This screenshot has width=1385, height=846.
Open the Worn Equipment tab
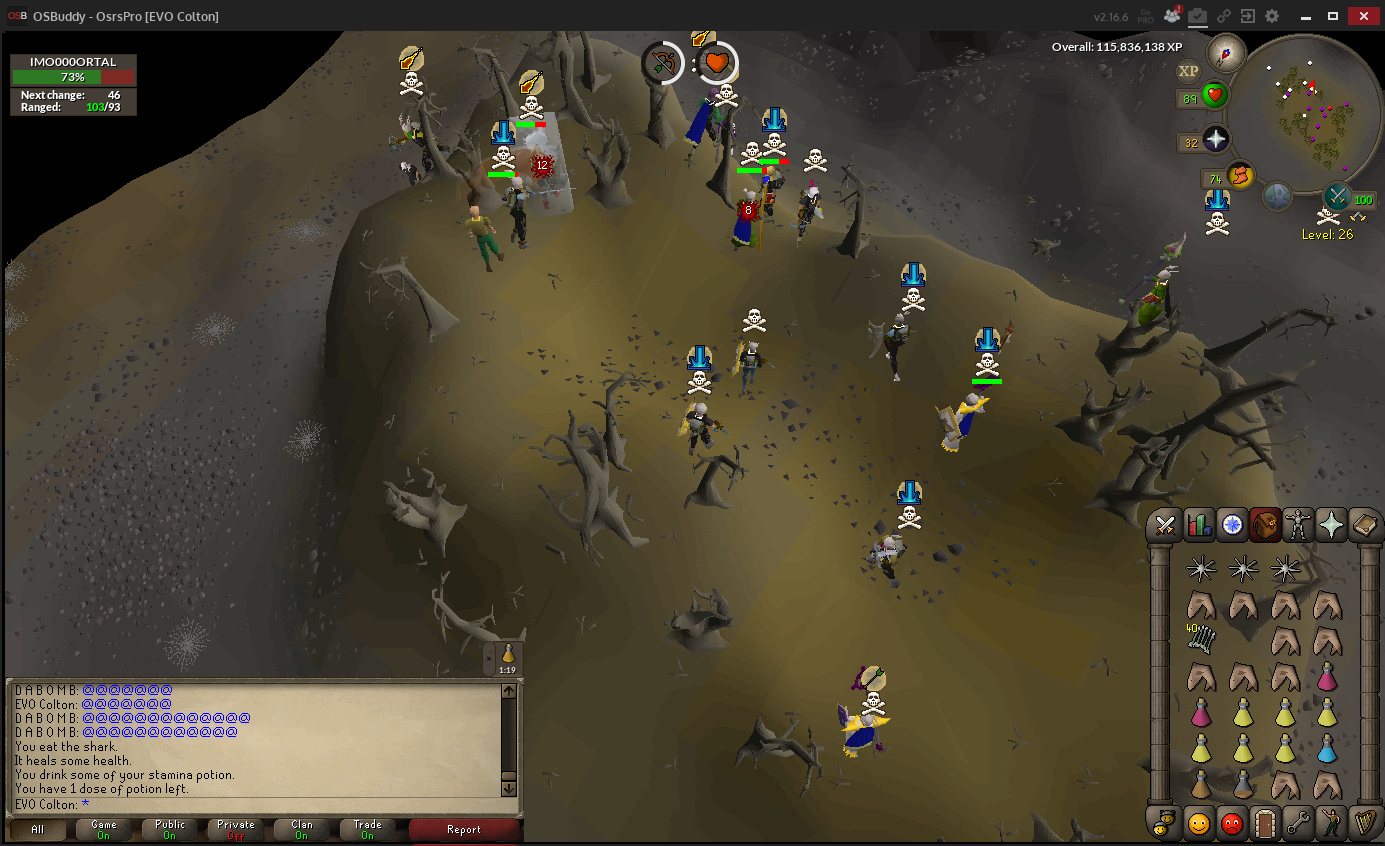point(1298,524)
